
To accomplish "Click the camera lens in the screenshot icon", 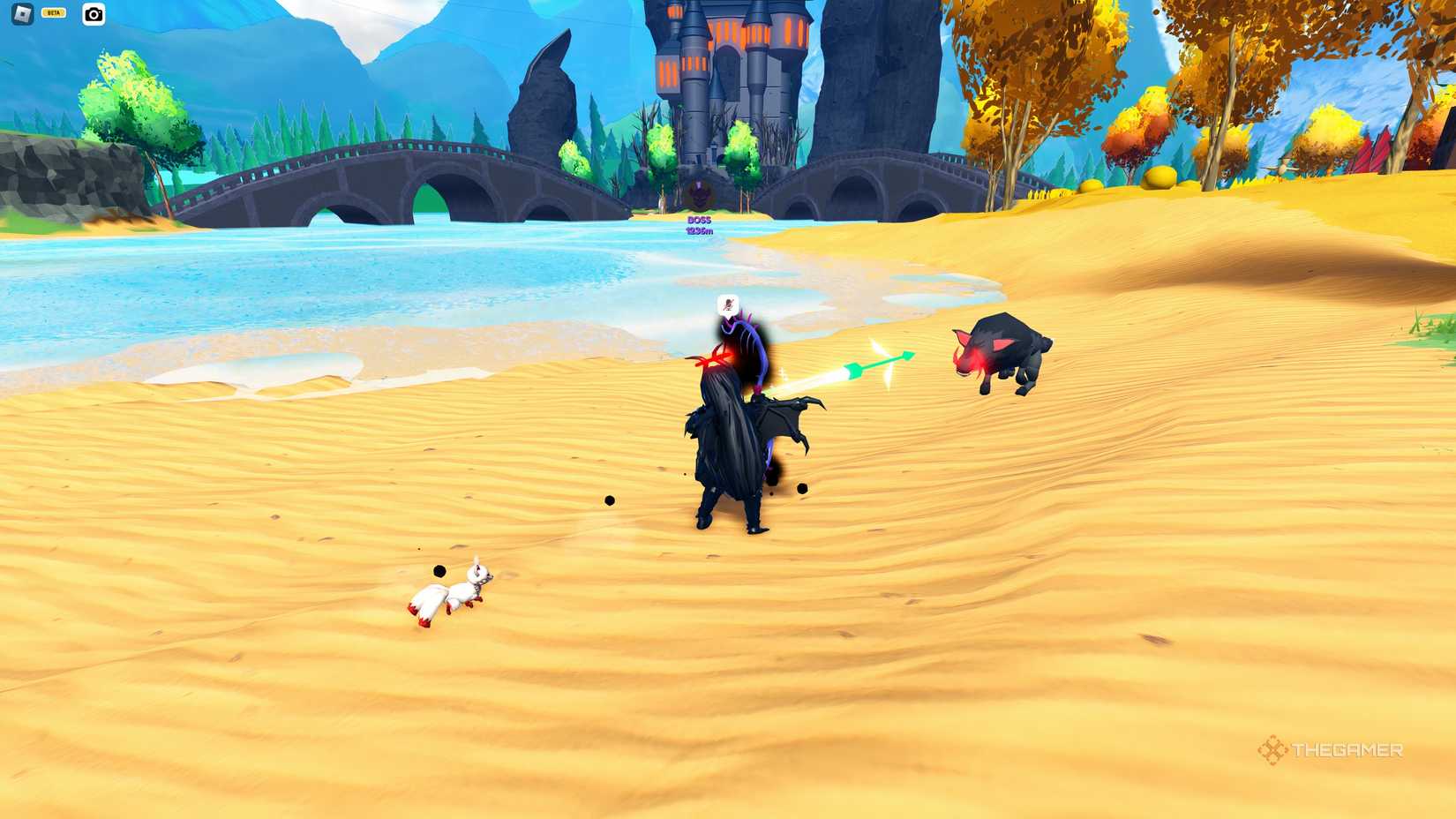I will (94, 15).
